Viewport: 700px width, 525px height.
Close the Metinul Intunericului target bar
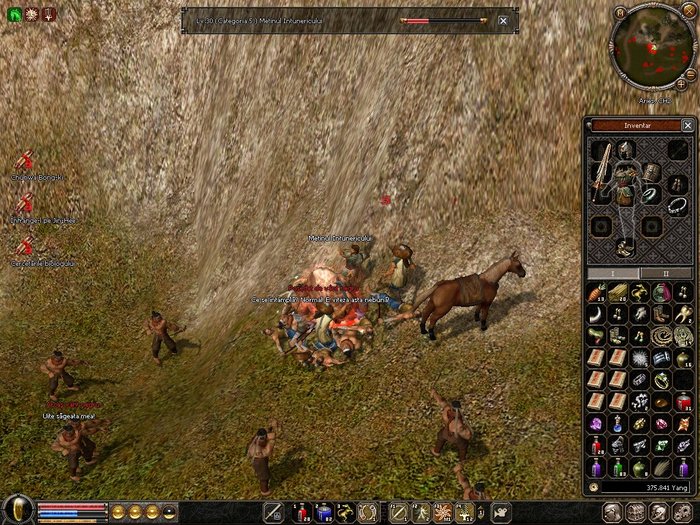[502, 20]
